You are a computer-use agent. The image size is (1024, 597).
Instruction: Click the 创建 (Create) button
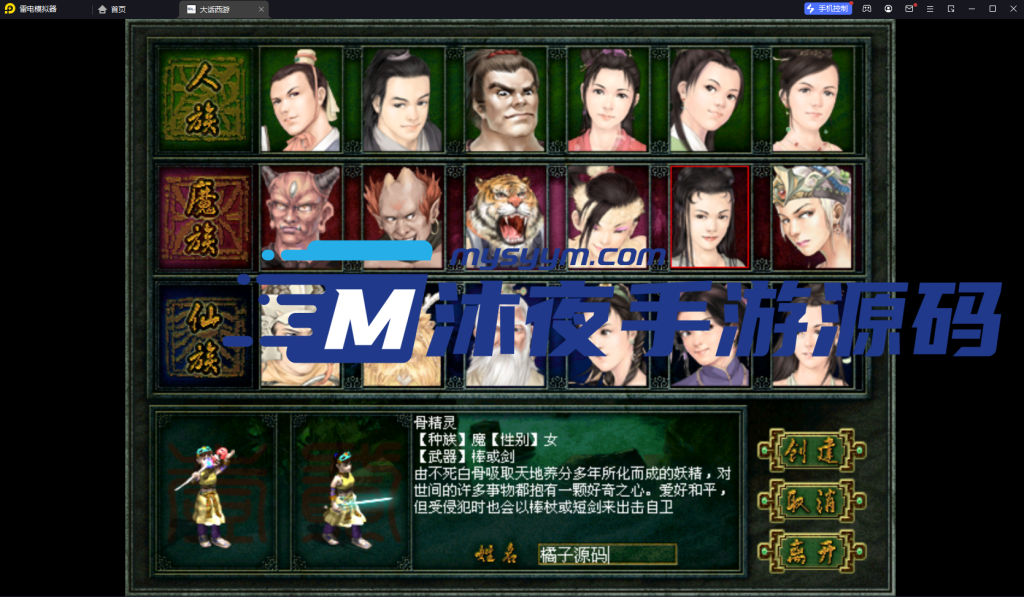[811, 450]
